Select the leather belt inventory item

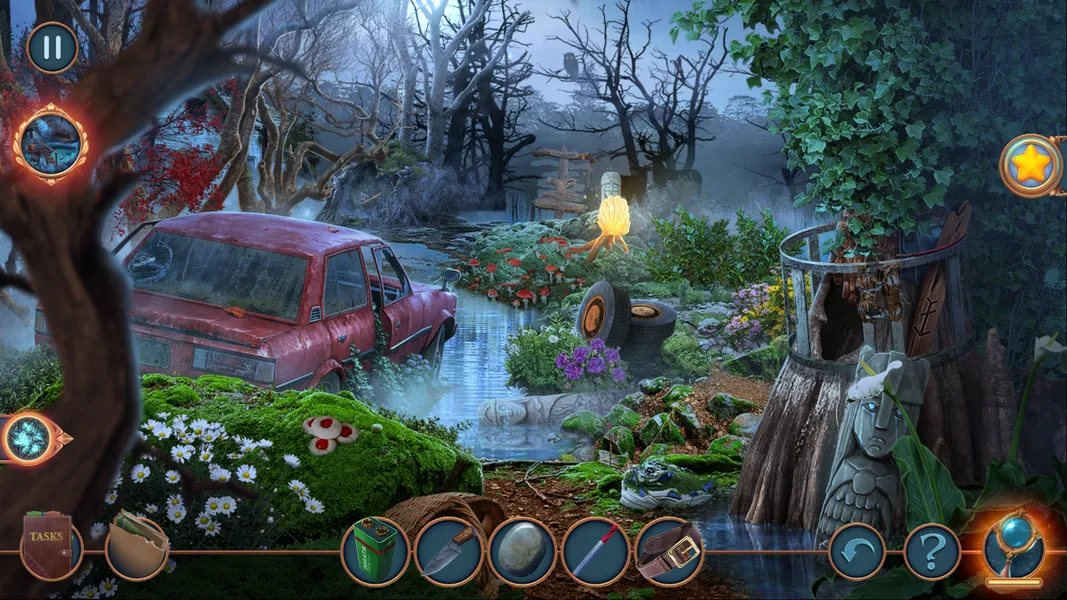669,551
